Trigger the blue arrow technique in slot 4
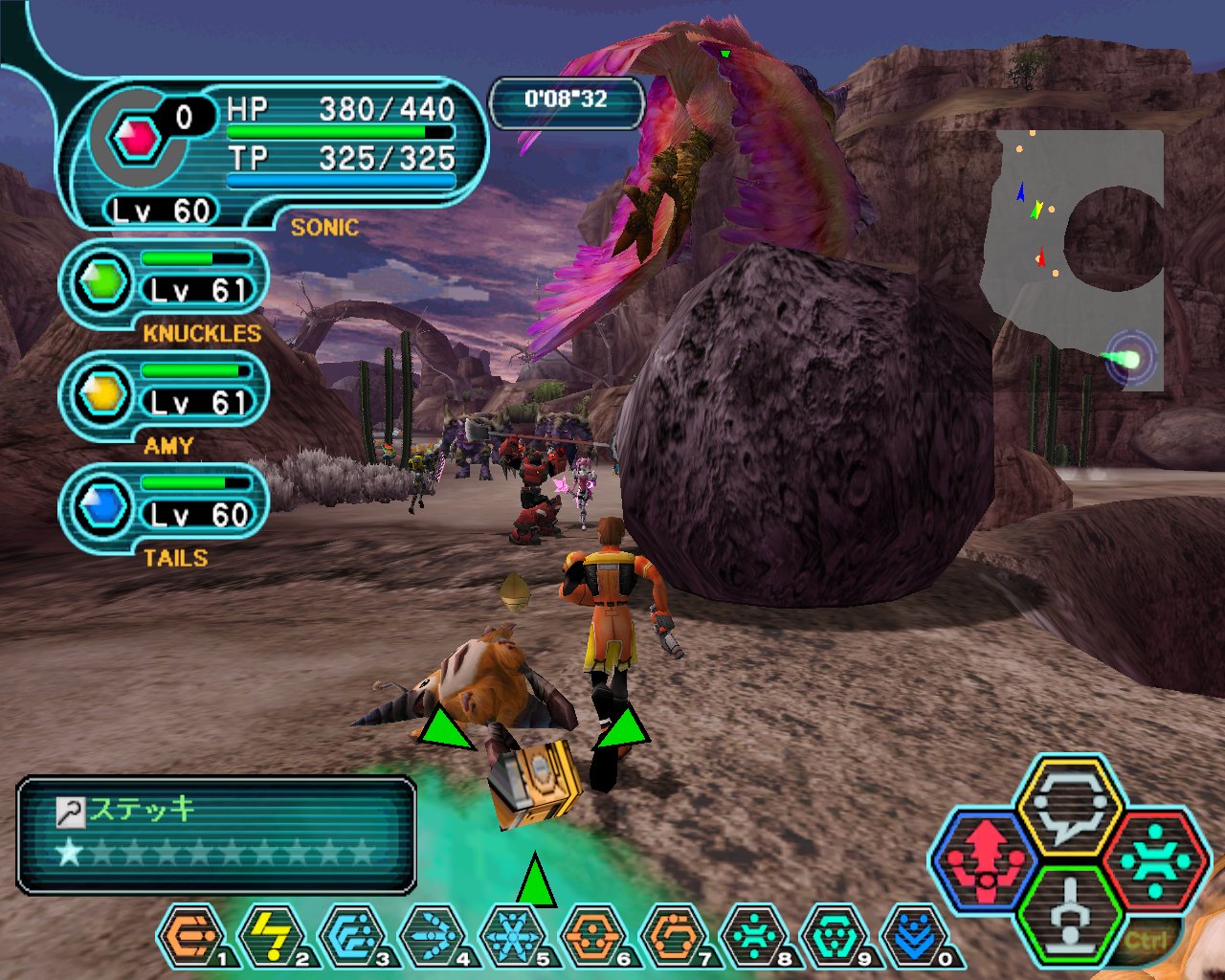 [x=433, y=937]
